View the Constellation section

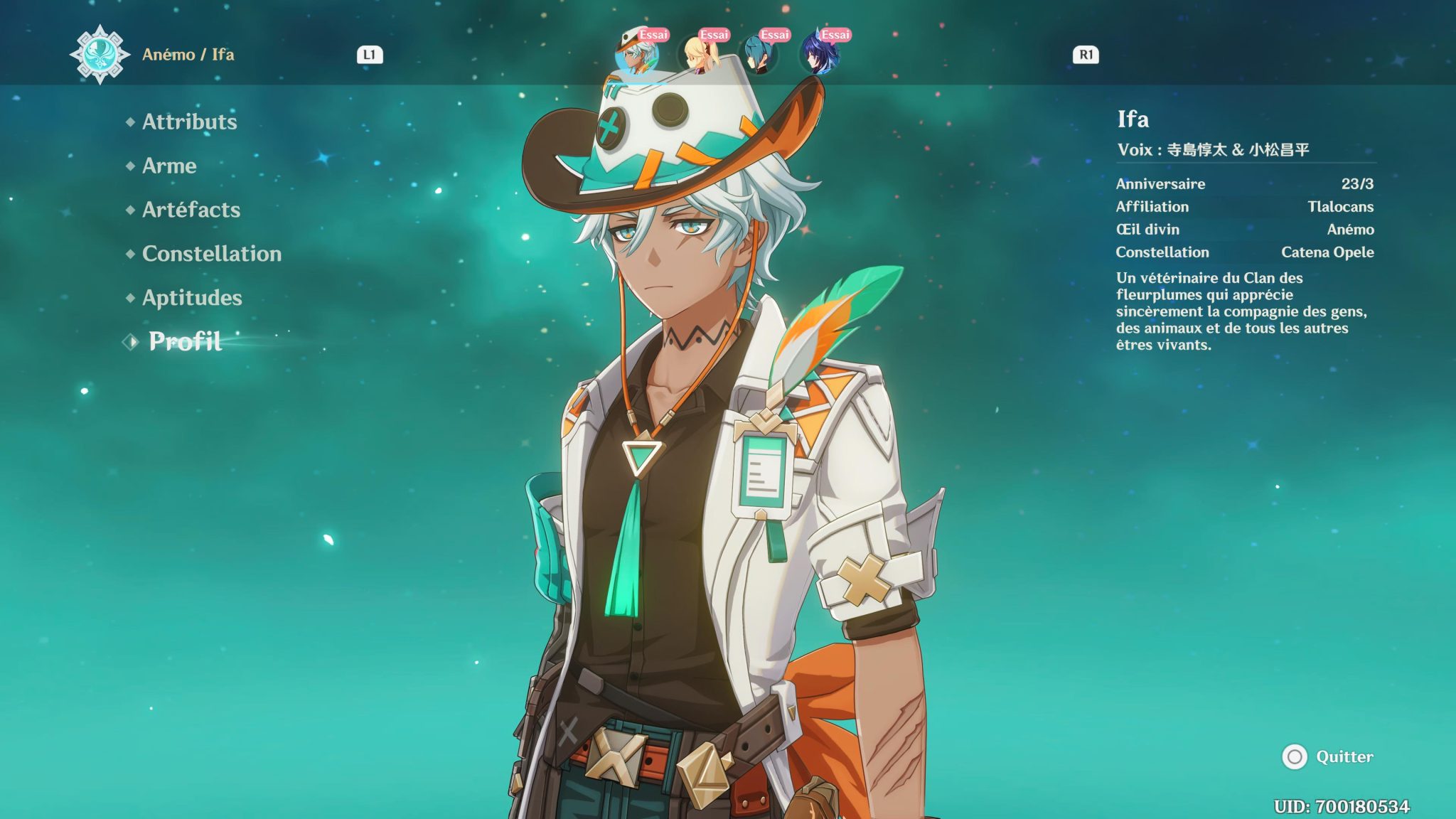click(210, 254)
